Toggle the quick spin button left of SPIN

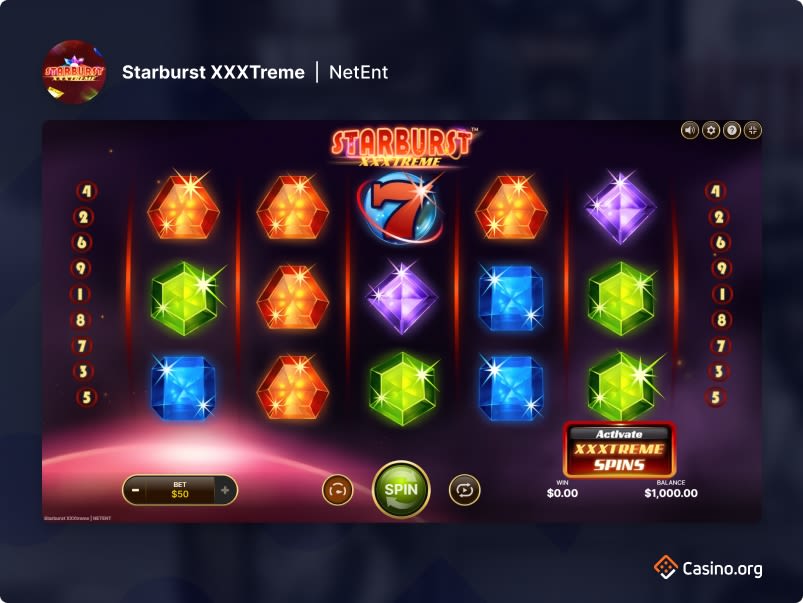(337, 490)
